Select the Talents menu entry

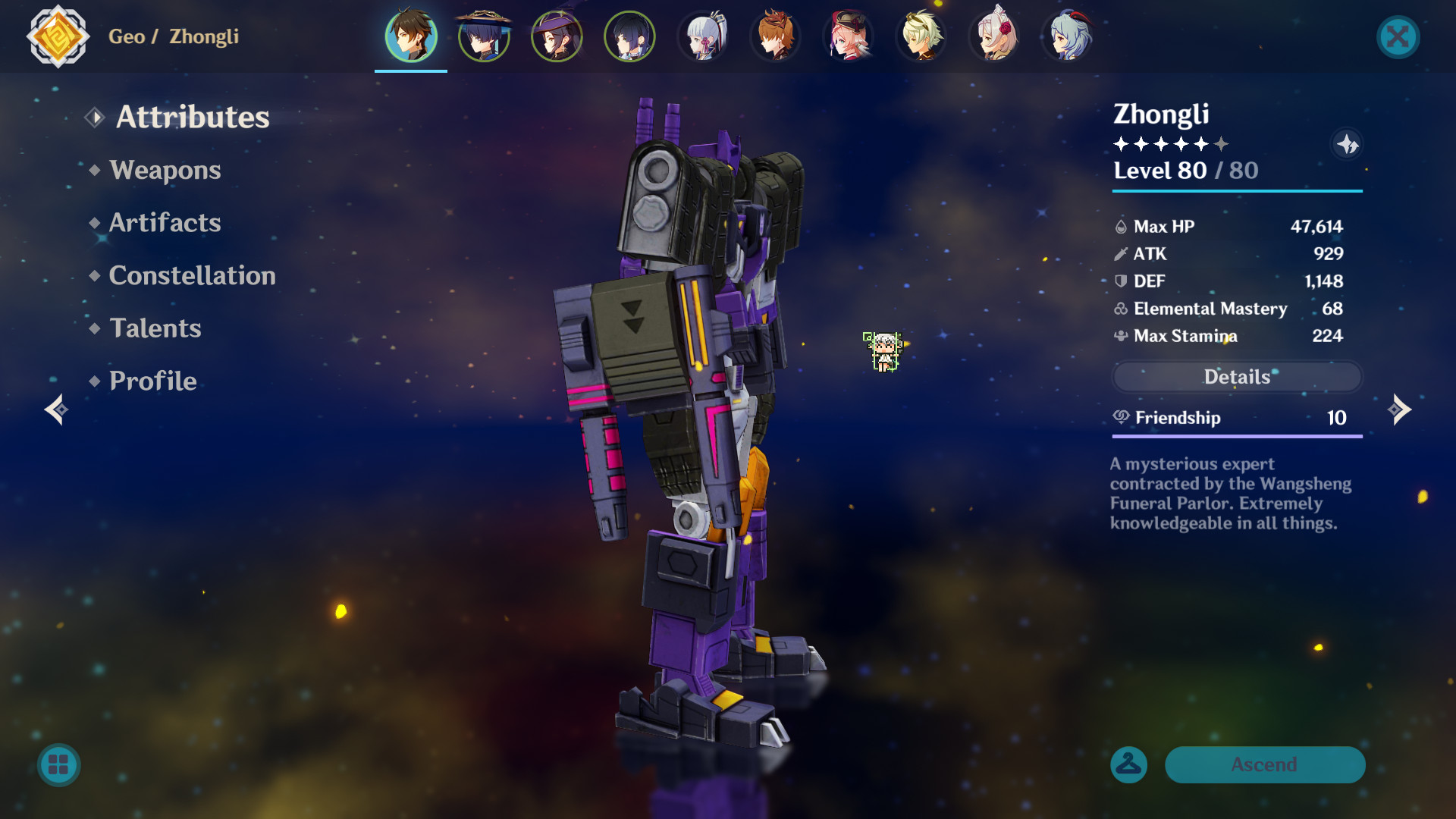coord(155,328)
